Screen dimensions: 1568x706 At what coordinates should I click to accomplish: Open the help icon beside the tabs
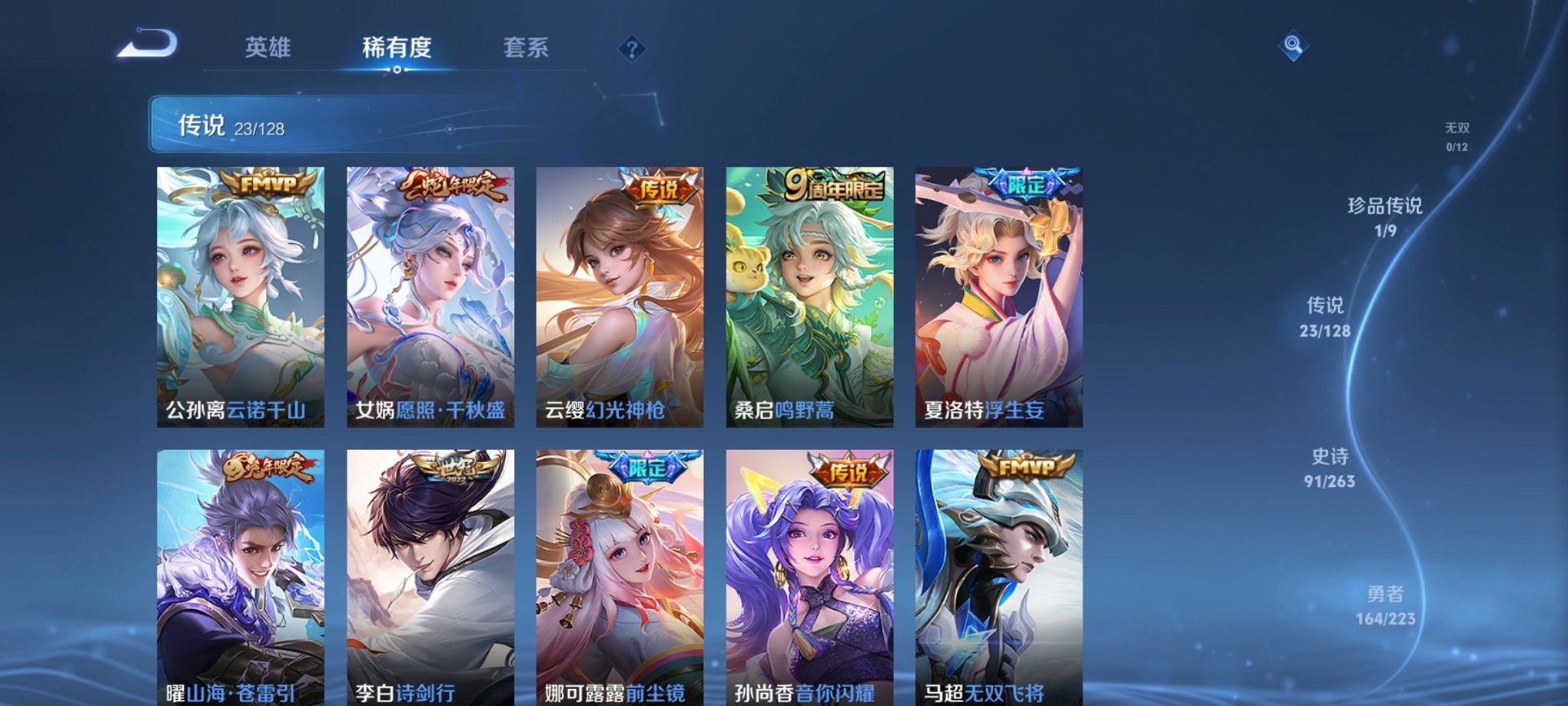[x=632, y=50]
